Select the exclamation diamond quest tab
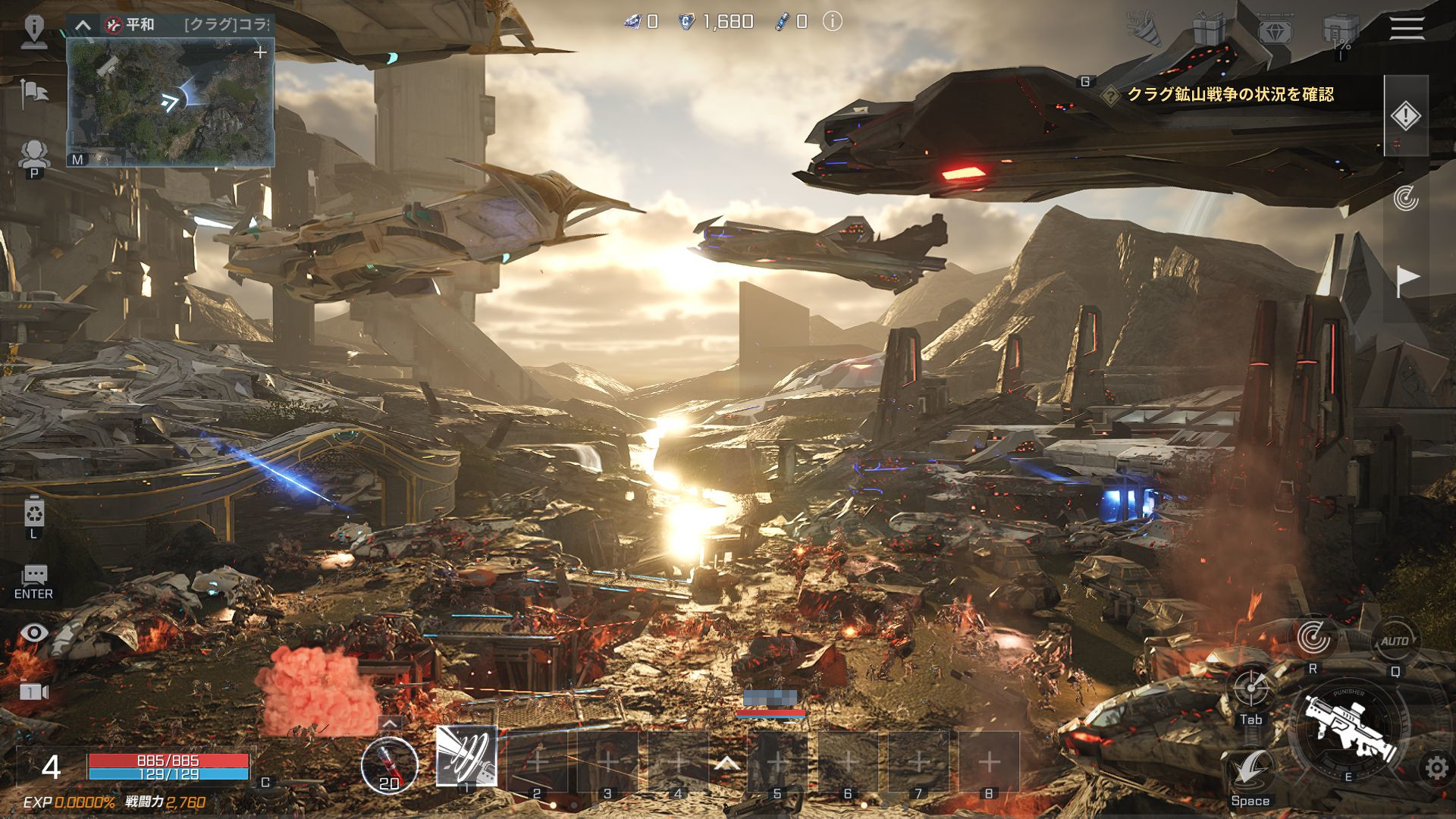 [1405, 116]
